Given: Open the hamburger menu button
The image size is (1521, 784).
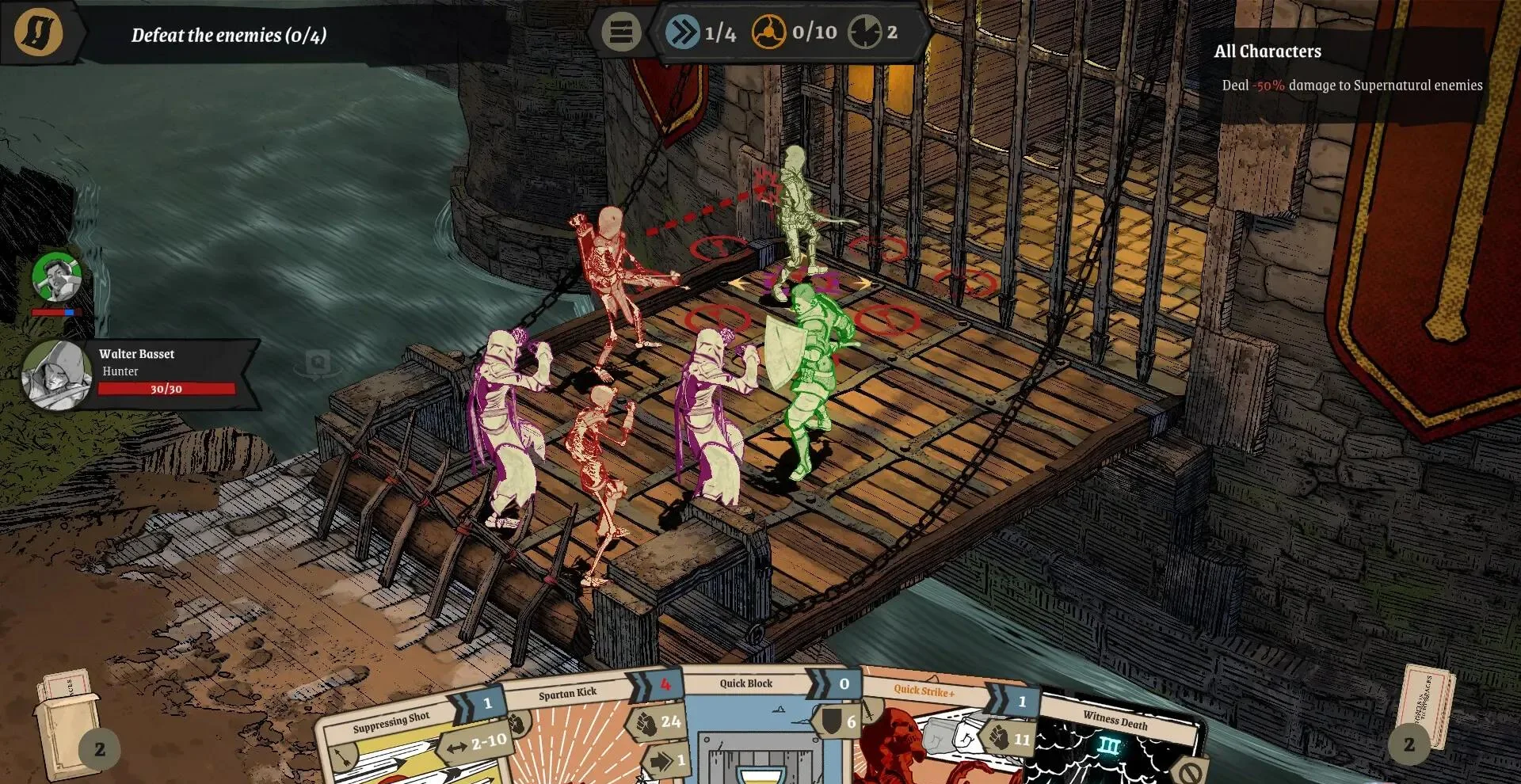Looking at the screenshot, I should pyautogui.click(x=621, y=32).
